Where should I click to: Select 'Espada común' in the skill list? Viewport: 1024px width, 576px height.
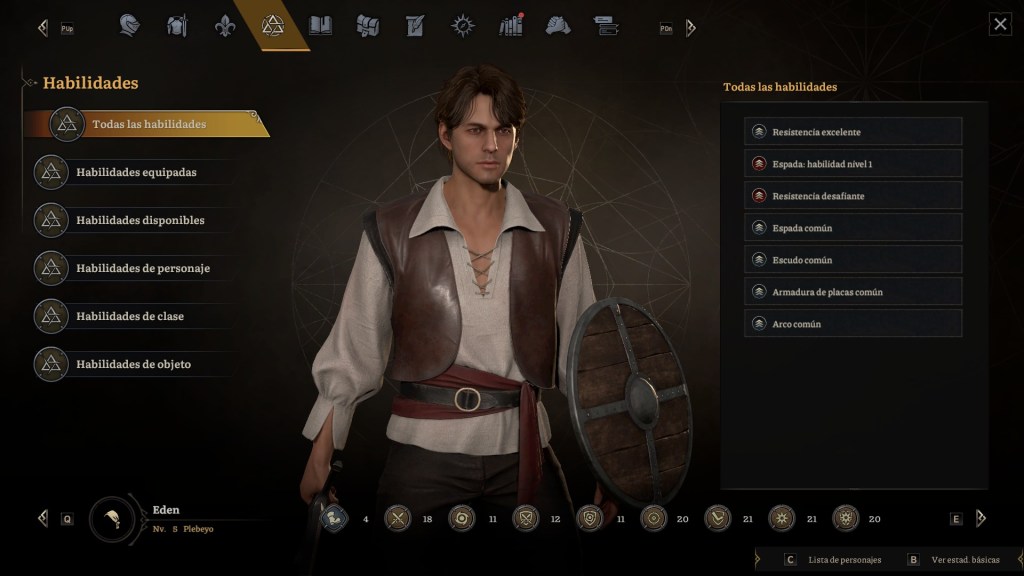(853, 228)
